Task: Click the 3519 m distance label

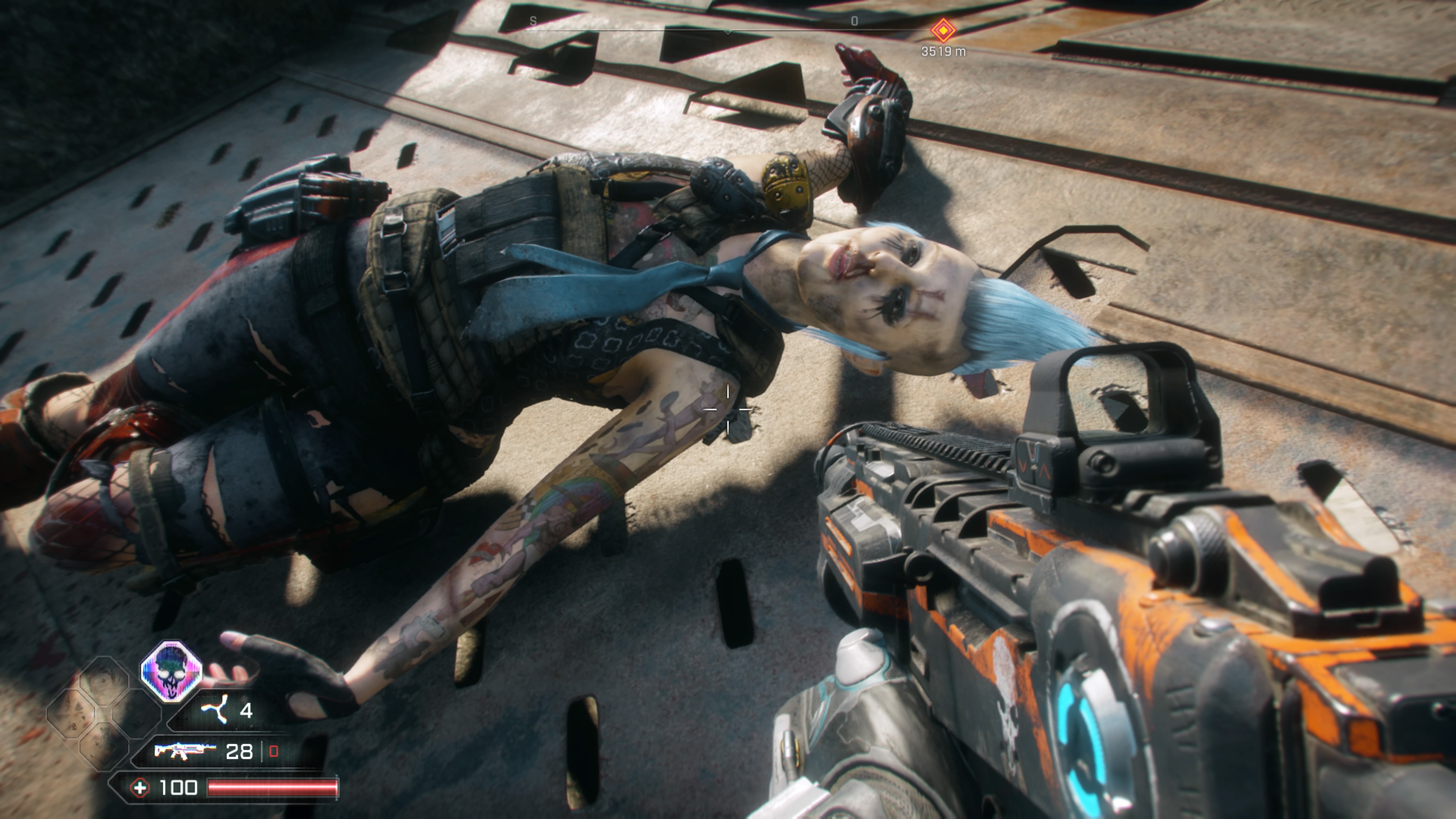Action: point(943,51)
